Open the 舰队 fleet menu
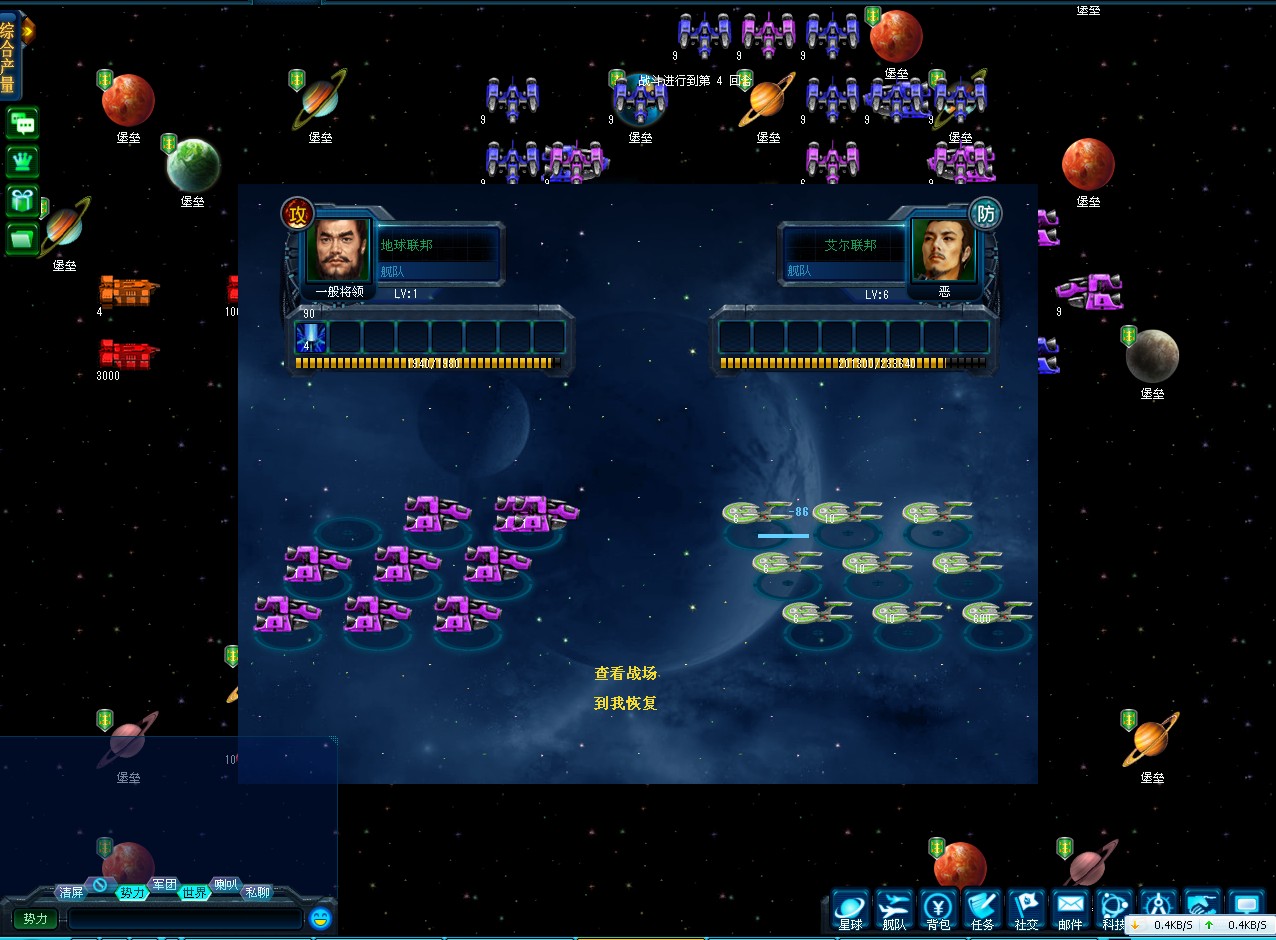The width and height of the screenshot is (1276, 940). click(x=894, y=908)
